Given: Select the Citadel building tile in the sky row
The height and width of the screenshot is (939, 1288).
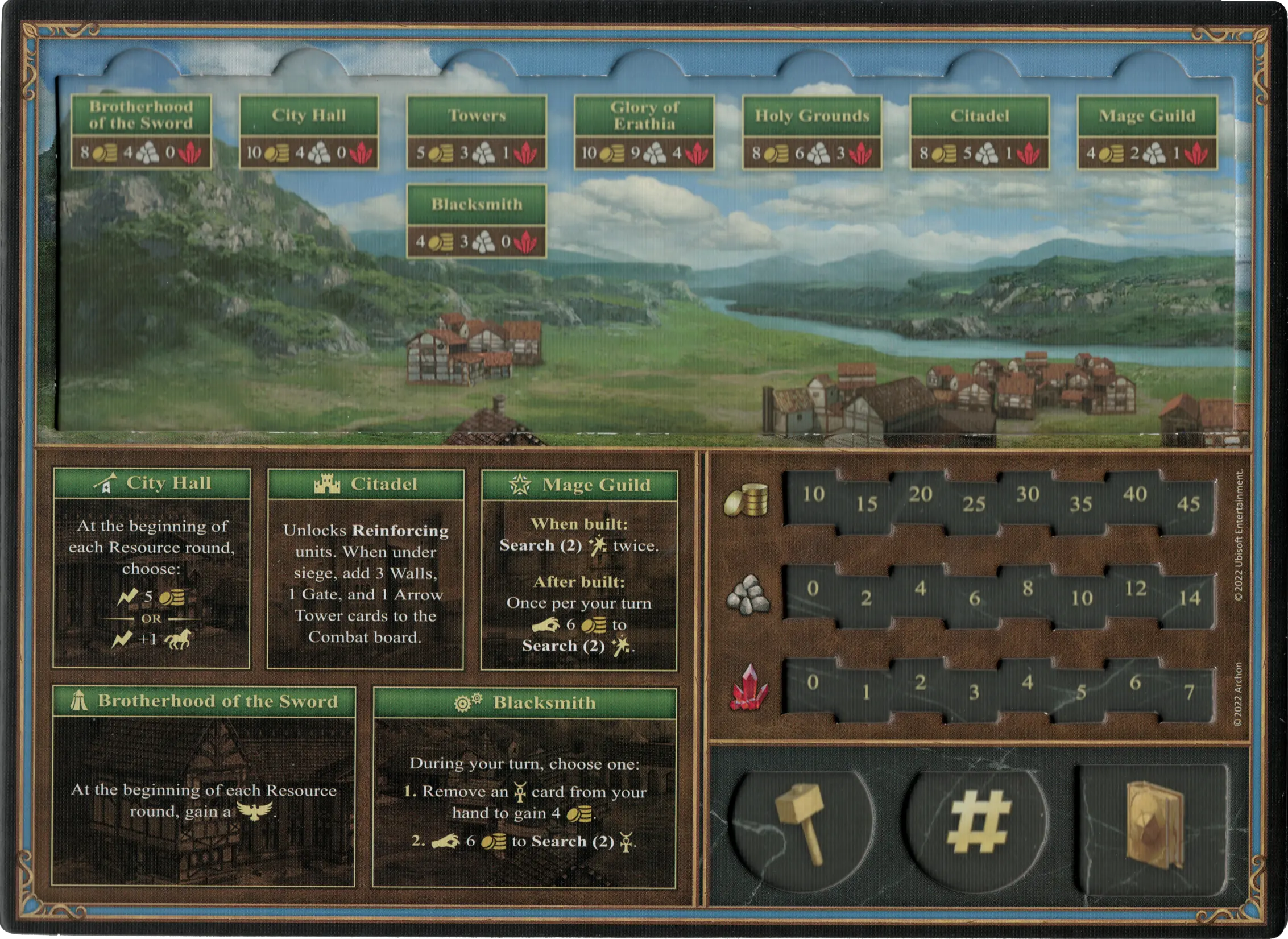Looking at the screenshot, I should pyautogui.click(x=980, y=132).
